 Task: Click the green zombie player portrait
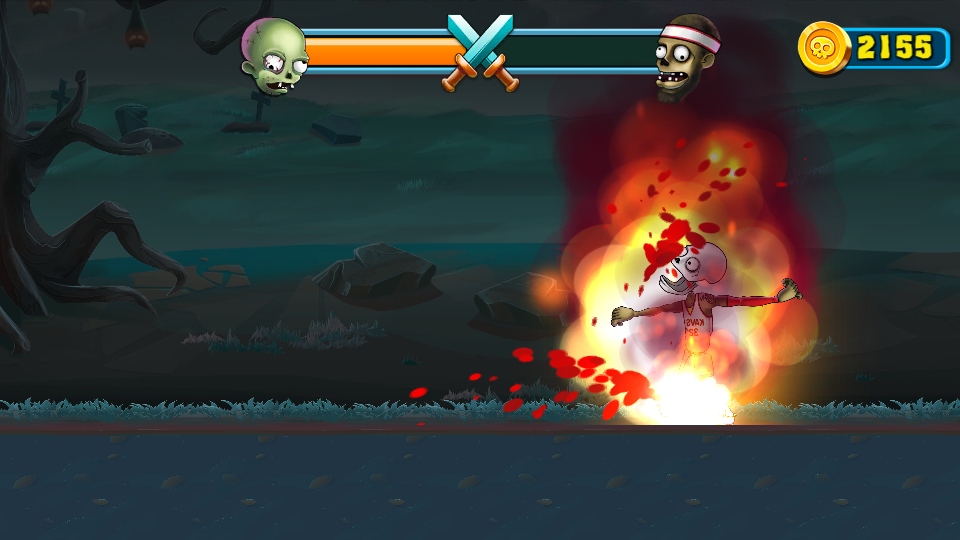pos(273,57)
